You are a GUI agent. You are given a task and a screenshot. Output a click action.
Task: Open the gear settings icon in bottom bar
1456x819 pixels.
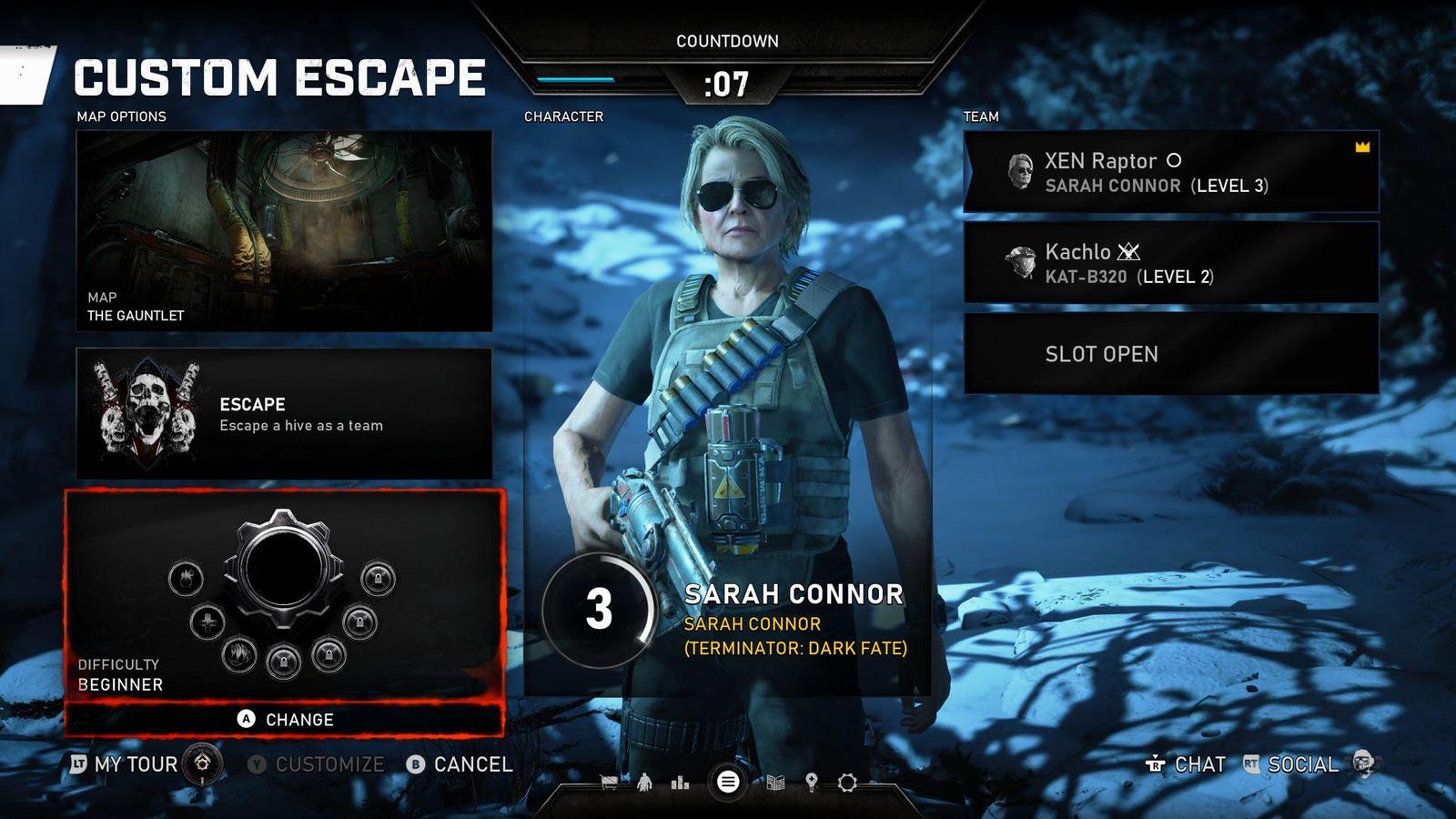[x=847, y=782]
